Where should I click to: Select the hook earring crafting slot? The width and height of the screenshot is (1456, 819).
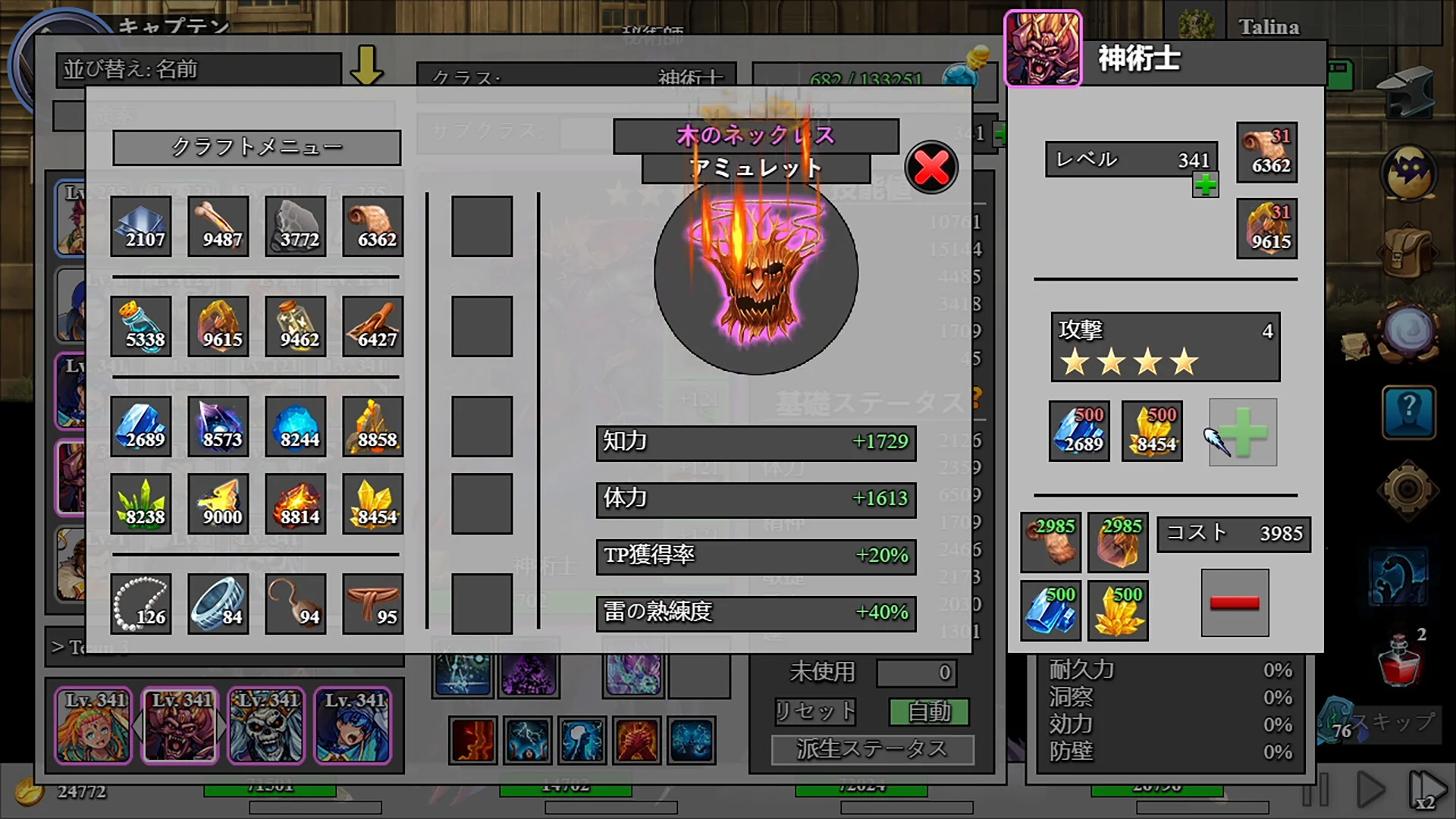pos(296,604)
